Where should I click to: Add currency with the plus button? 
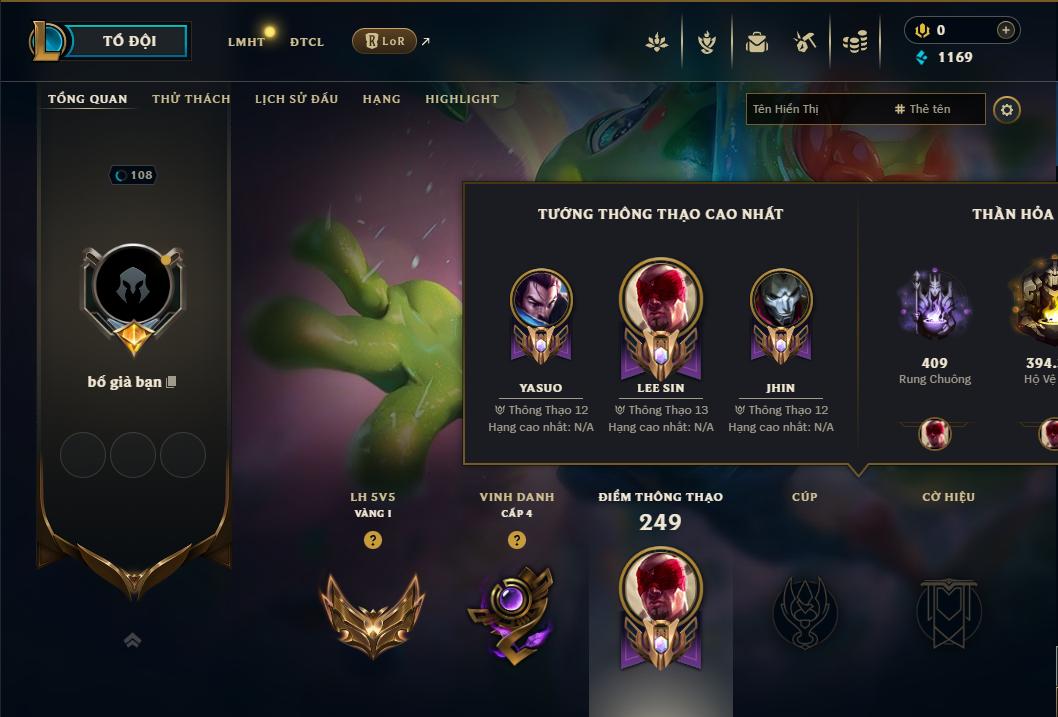pyautogui.click(x=1005, y=30)
